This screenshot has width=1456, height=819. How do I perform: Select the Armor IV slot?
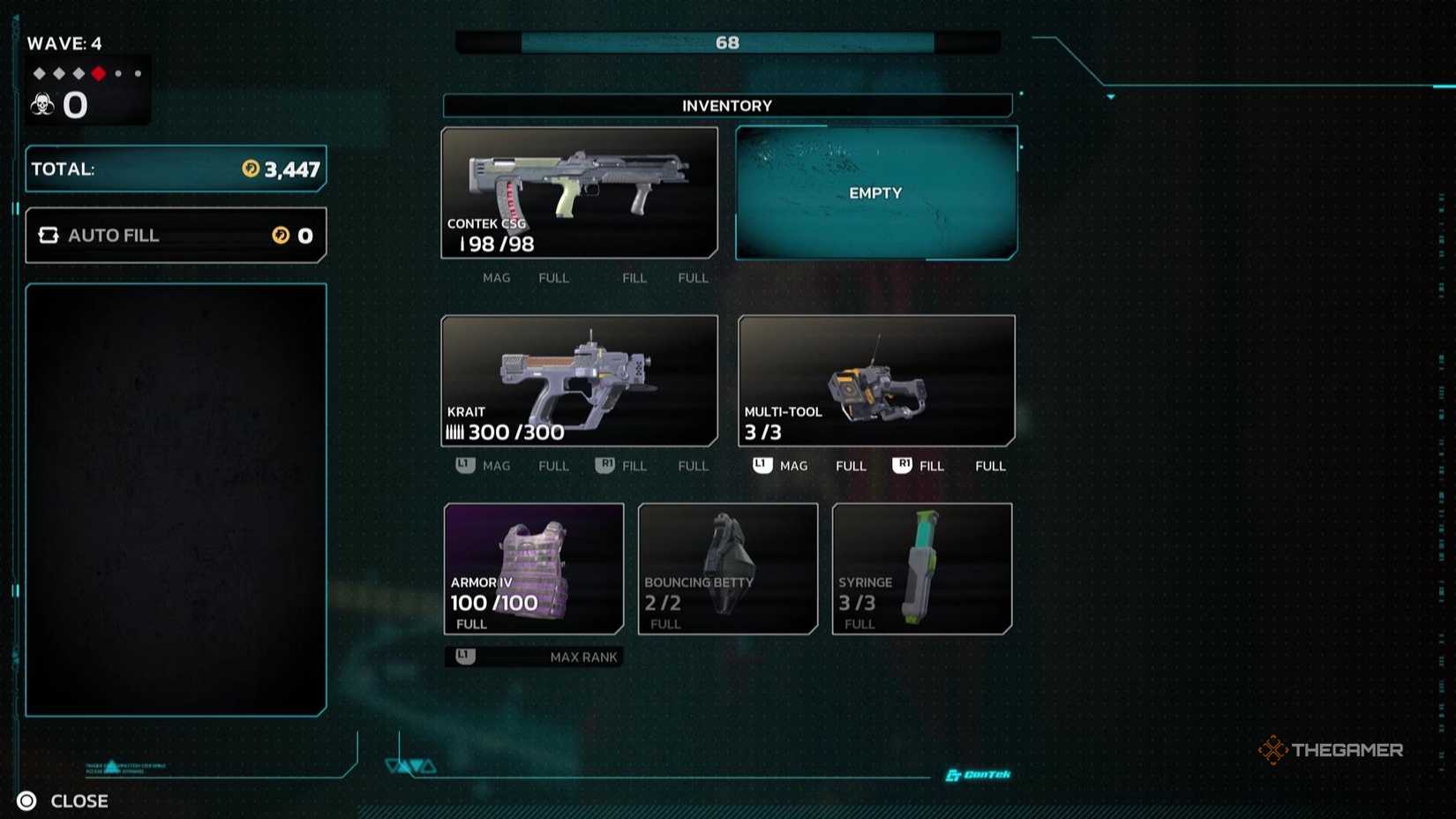coord(534,568)
